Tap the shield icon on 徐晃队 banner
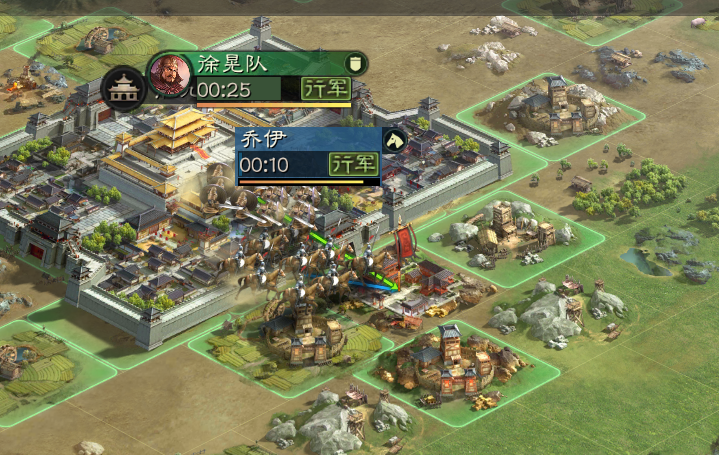The height and width of the screenshot is (455, 719). 356,64
